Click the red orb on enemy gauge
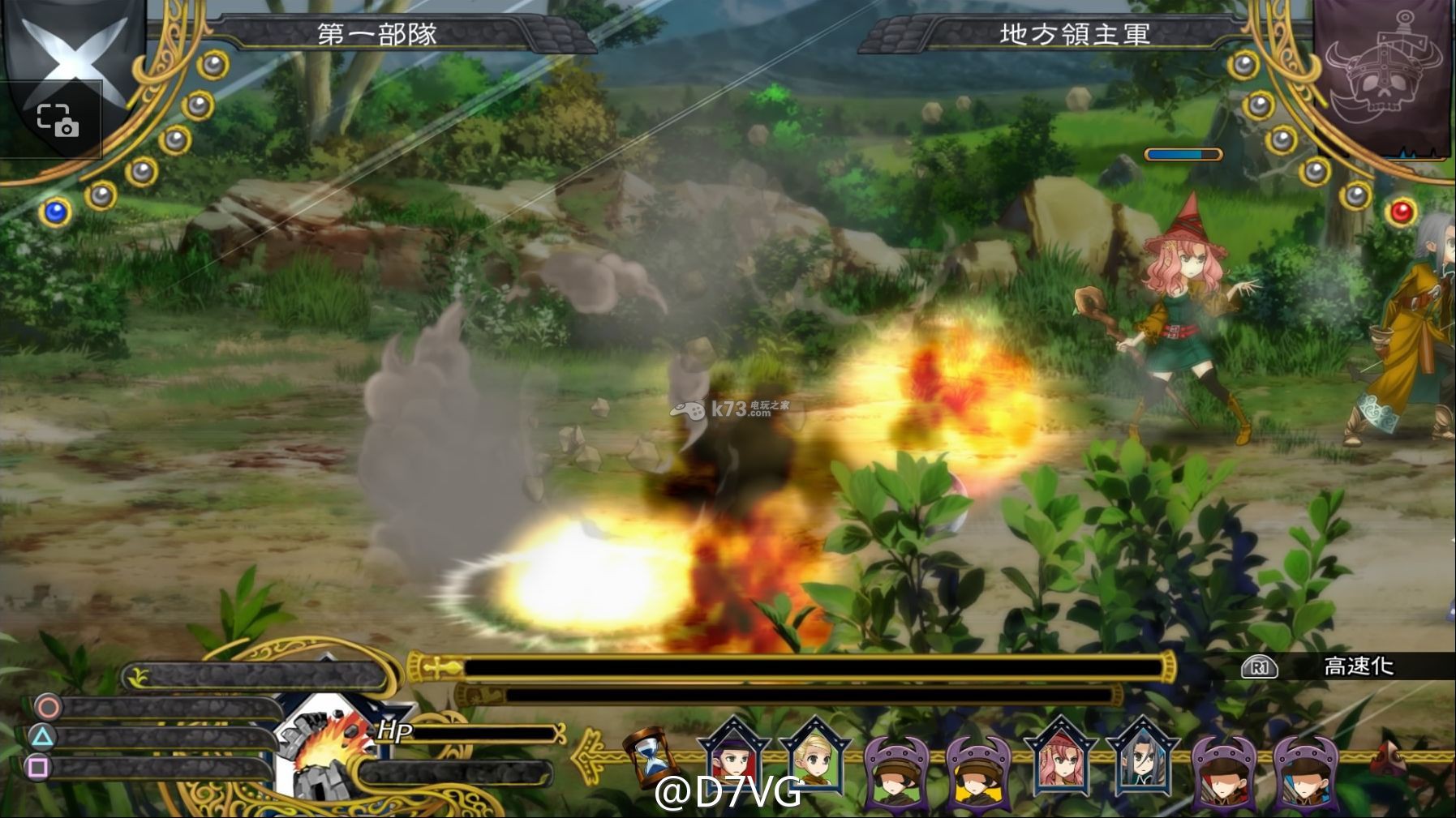This screenshot has height=818, width=1456. click(x=1401, y=212)
